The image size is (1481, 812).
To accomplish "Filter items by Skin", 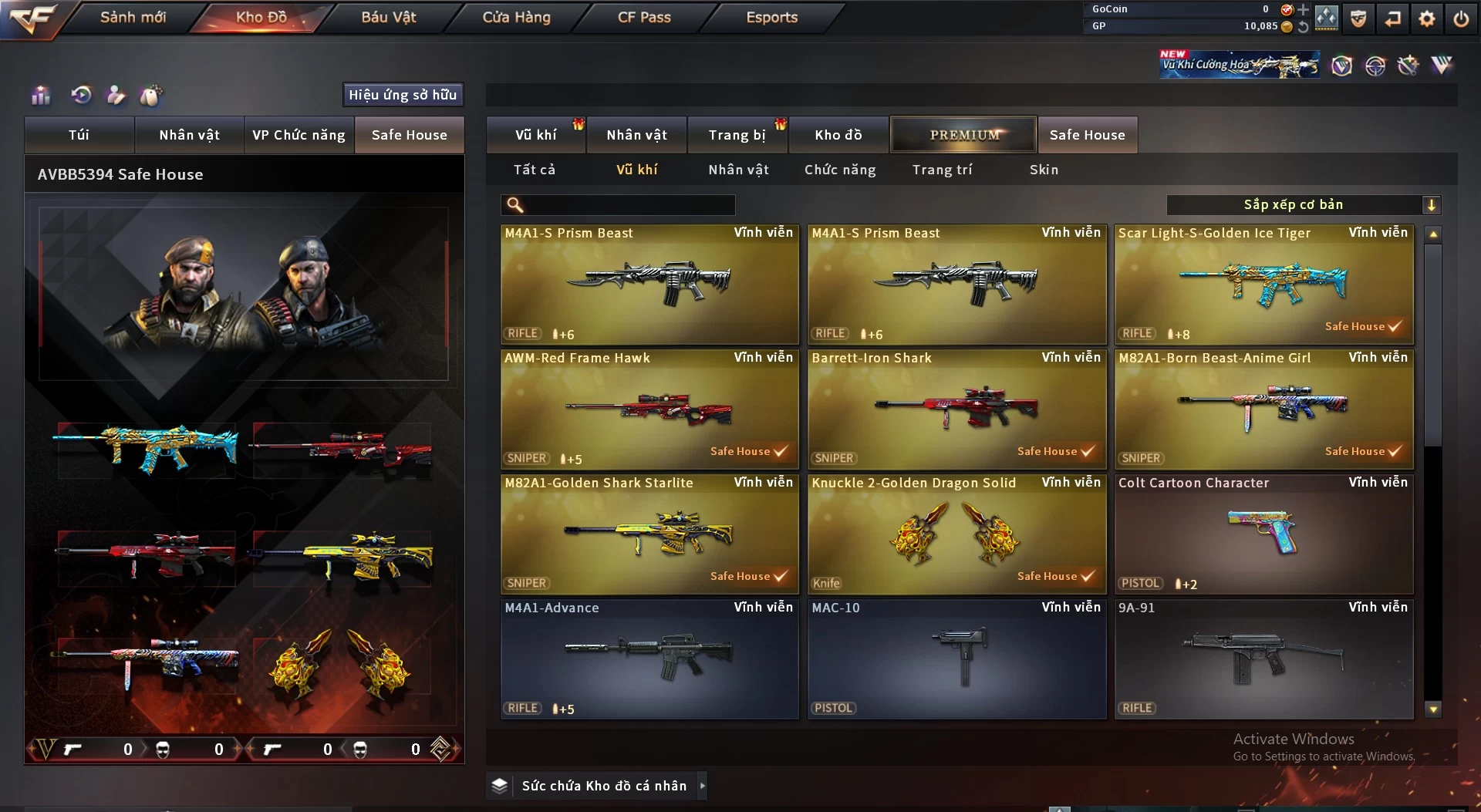I will [1044, 170].
